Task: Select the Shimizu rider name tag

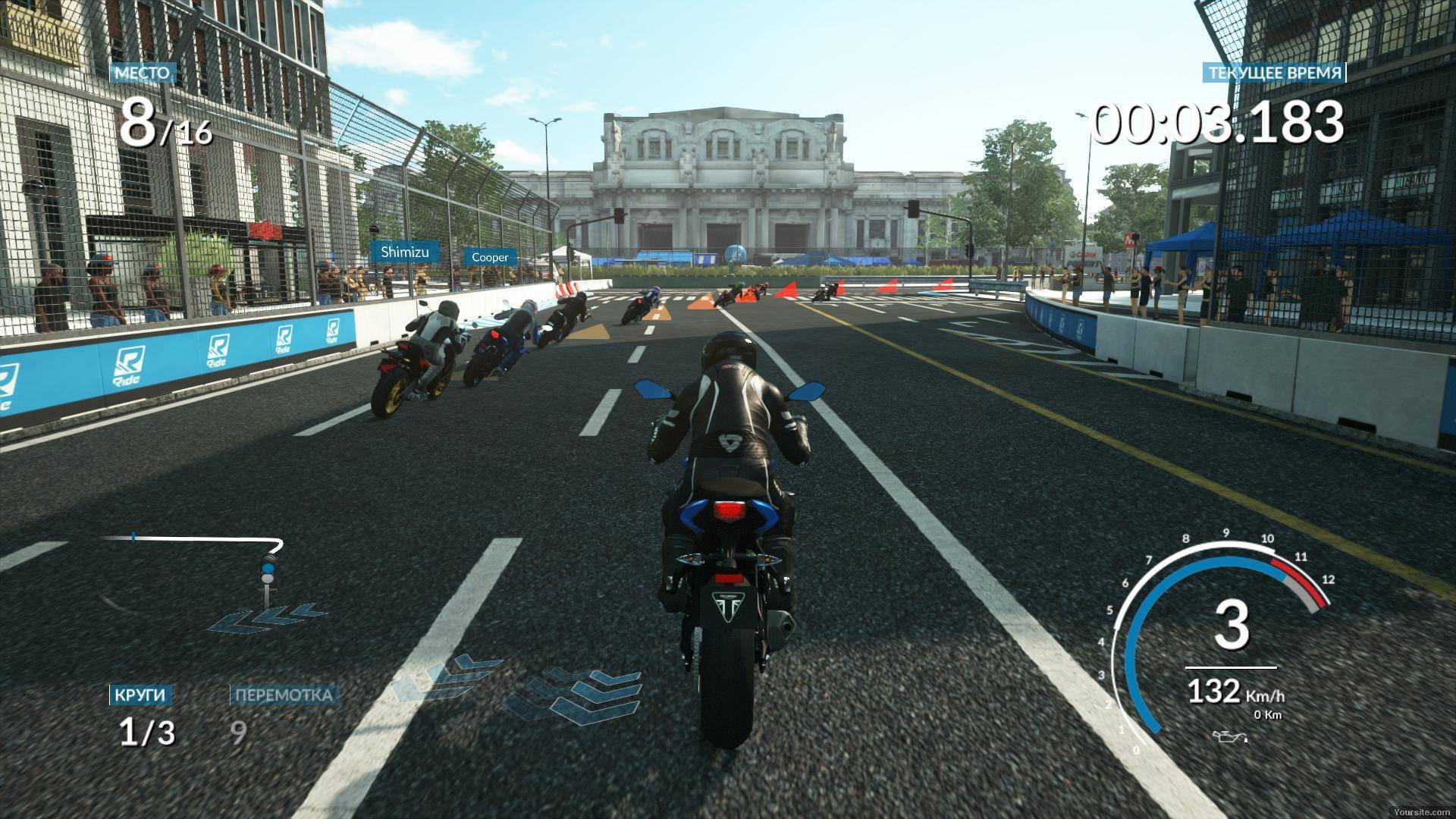Action: tap(404, 252)
